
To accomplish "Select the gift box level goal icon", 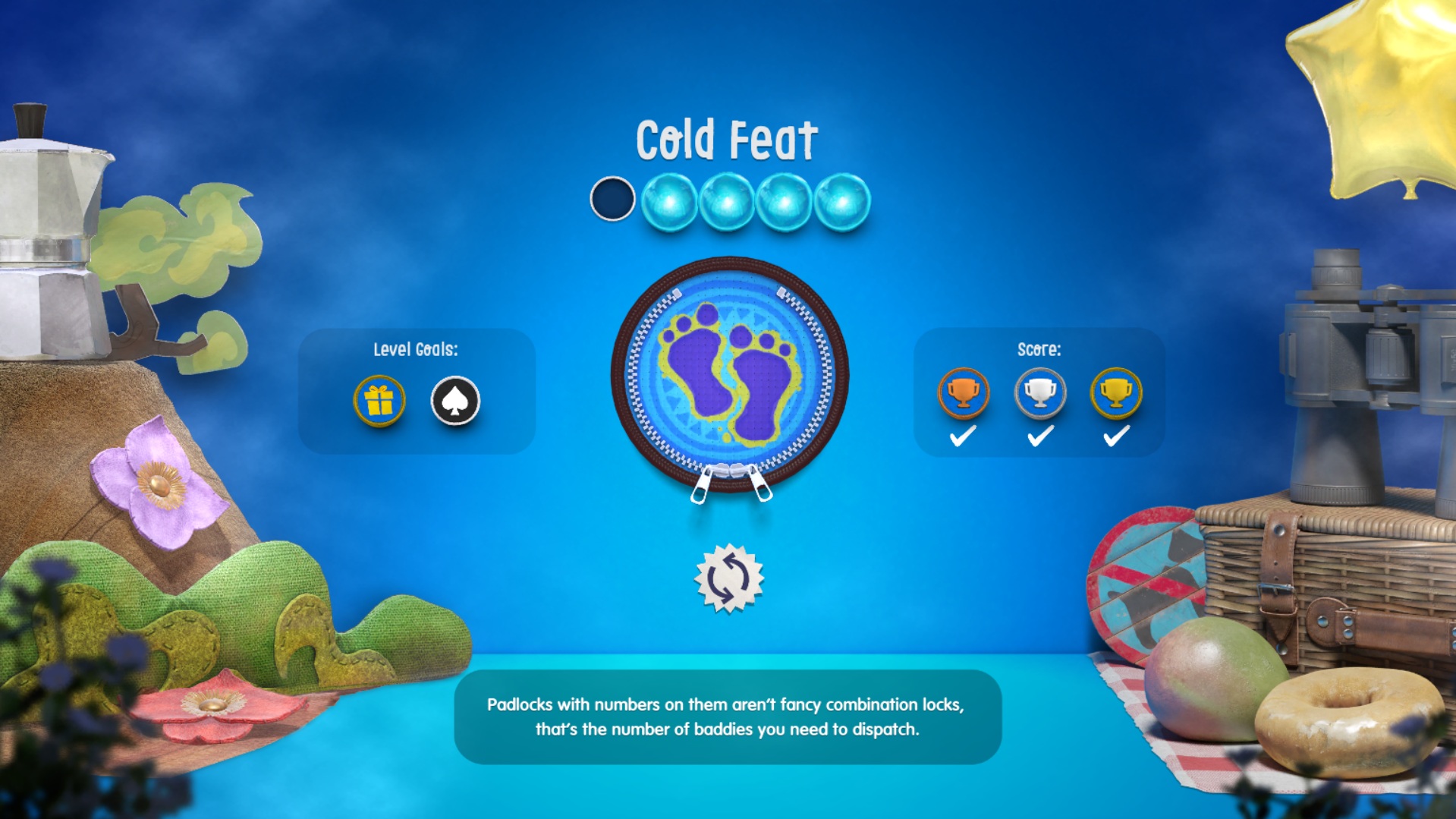I will click(379, 401).
